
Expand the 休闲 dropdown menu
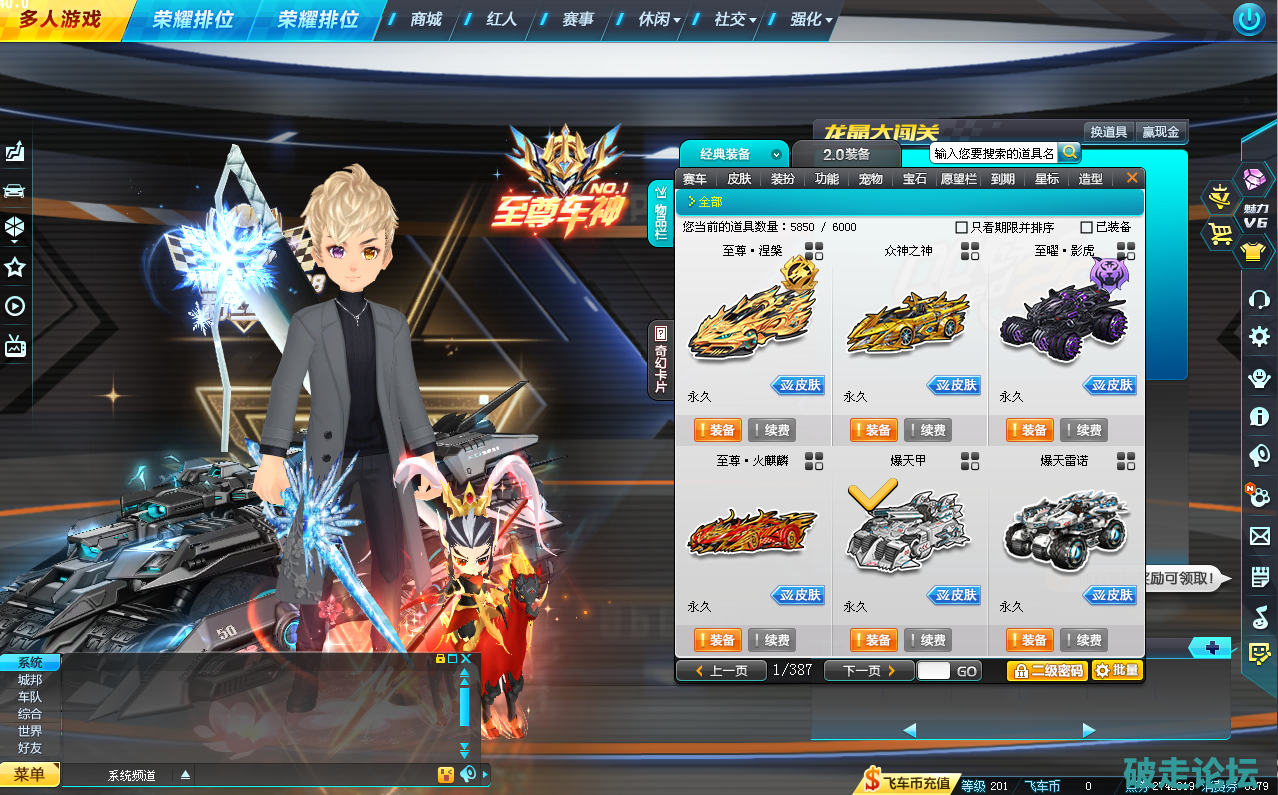coord(658,19)
